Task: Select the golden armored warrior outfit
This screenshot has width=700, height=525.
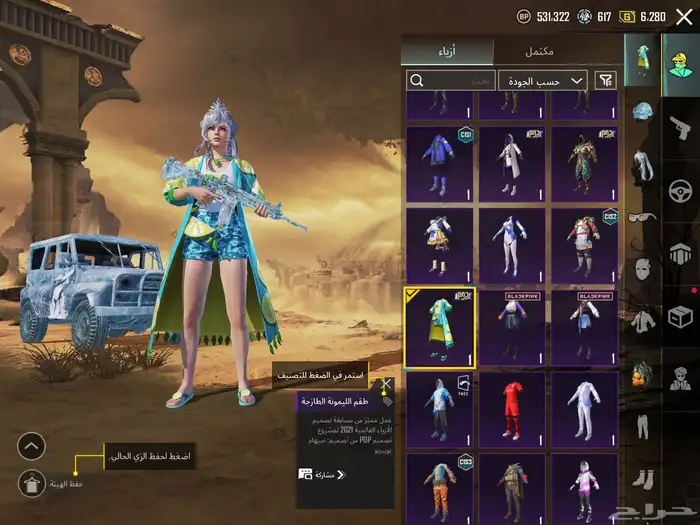Action: [x=584, y=162]
